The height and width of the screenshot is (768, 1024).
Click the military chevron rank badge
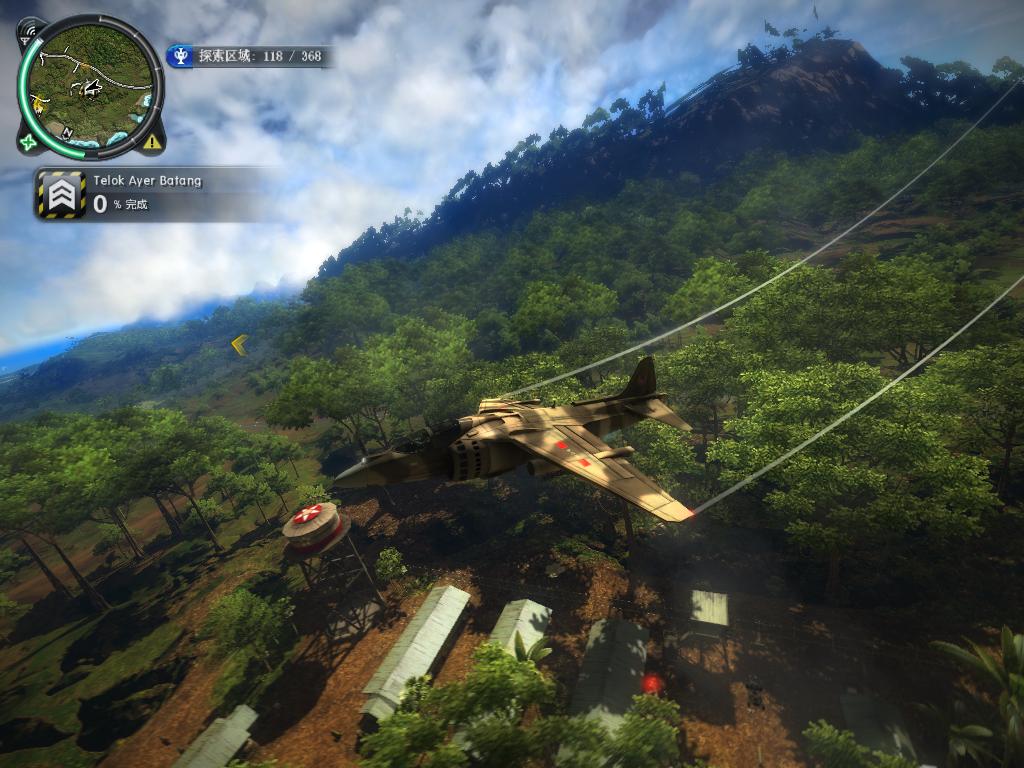click(x=61, y=194)
